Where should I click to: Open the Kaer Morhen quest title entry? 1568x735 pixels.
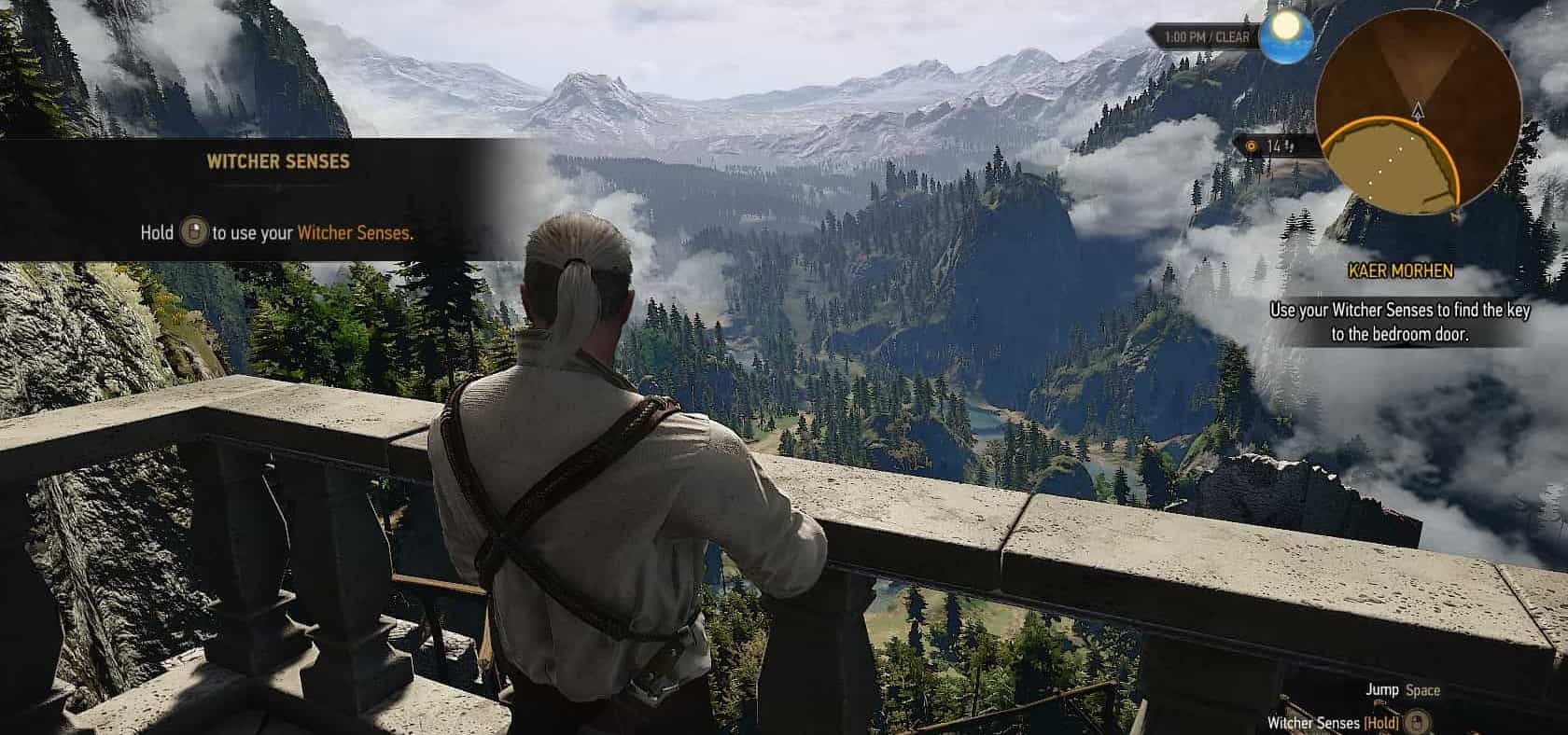click(1400, 270)
